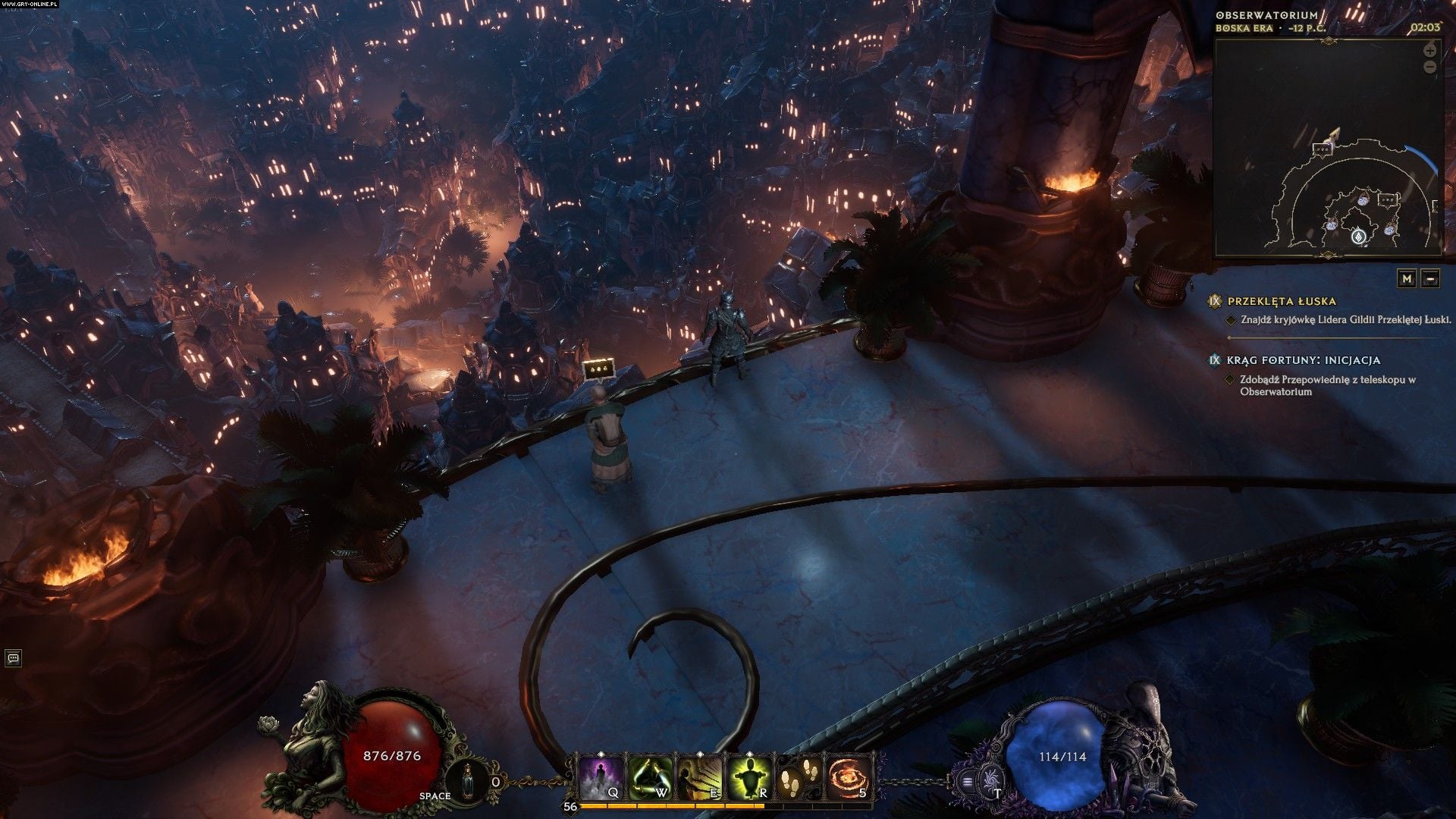Zoom in the minimap with plus button

click(1429, 52)
